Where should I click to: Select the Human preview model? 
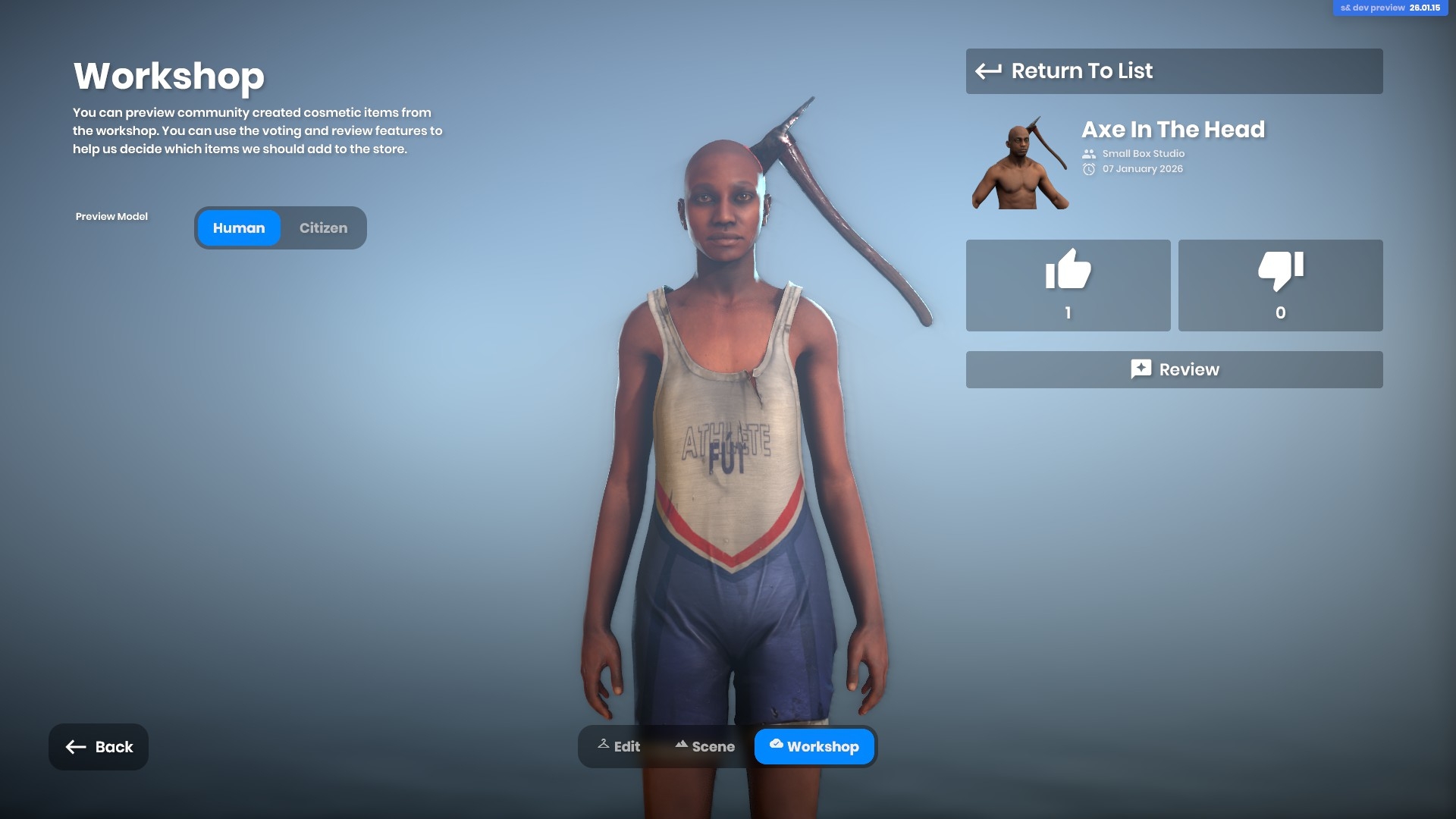tap(239, 228)
